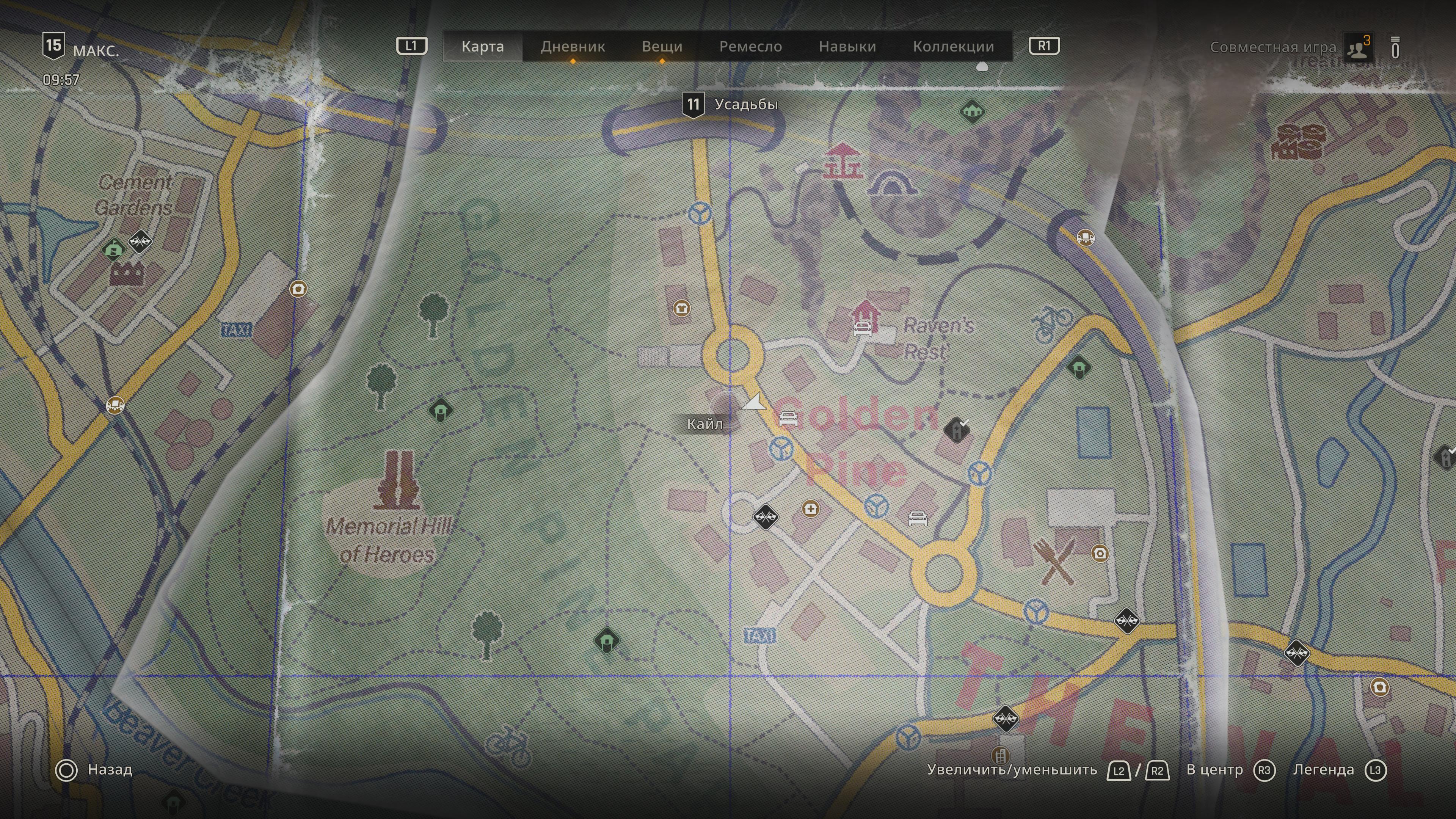Open the Коллекции tab
Screen dimensions: 1456x819
(954, 46)
